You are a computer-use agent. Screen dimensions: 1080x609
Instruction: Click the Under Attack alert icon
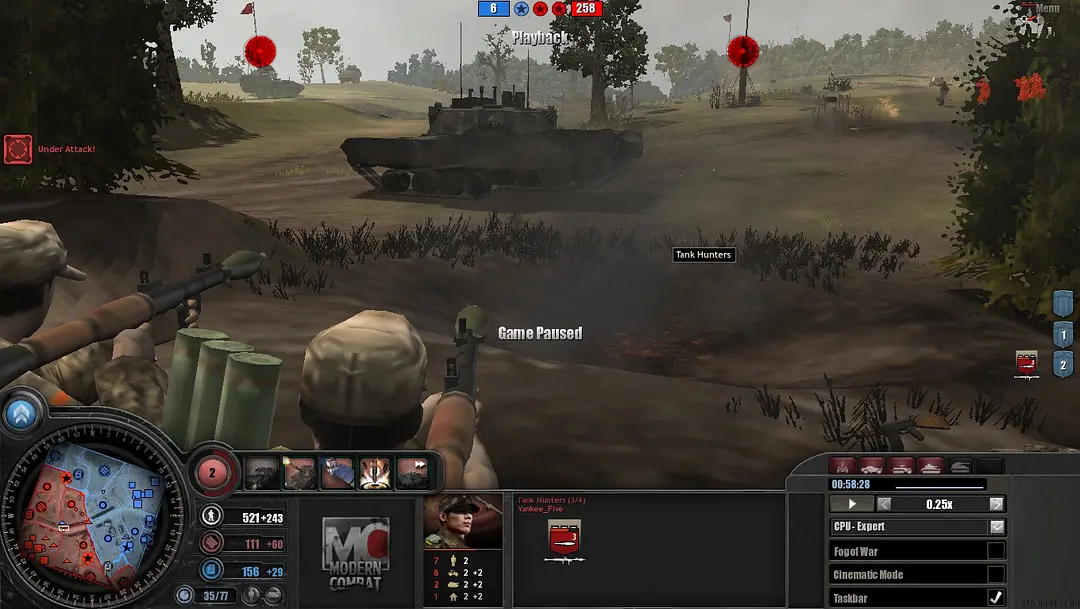(x=18, y=150)
